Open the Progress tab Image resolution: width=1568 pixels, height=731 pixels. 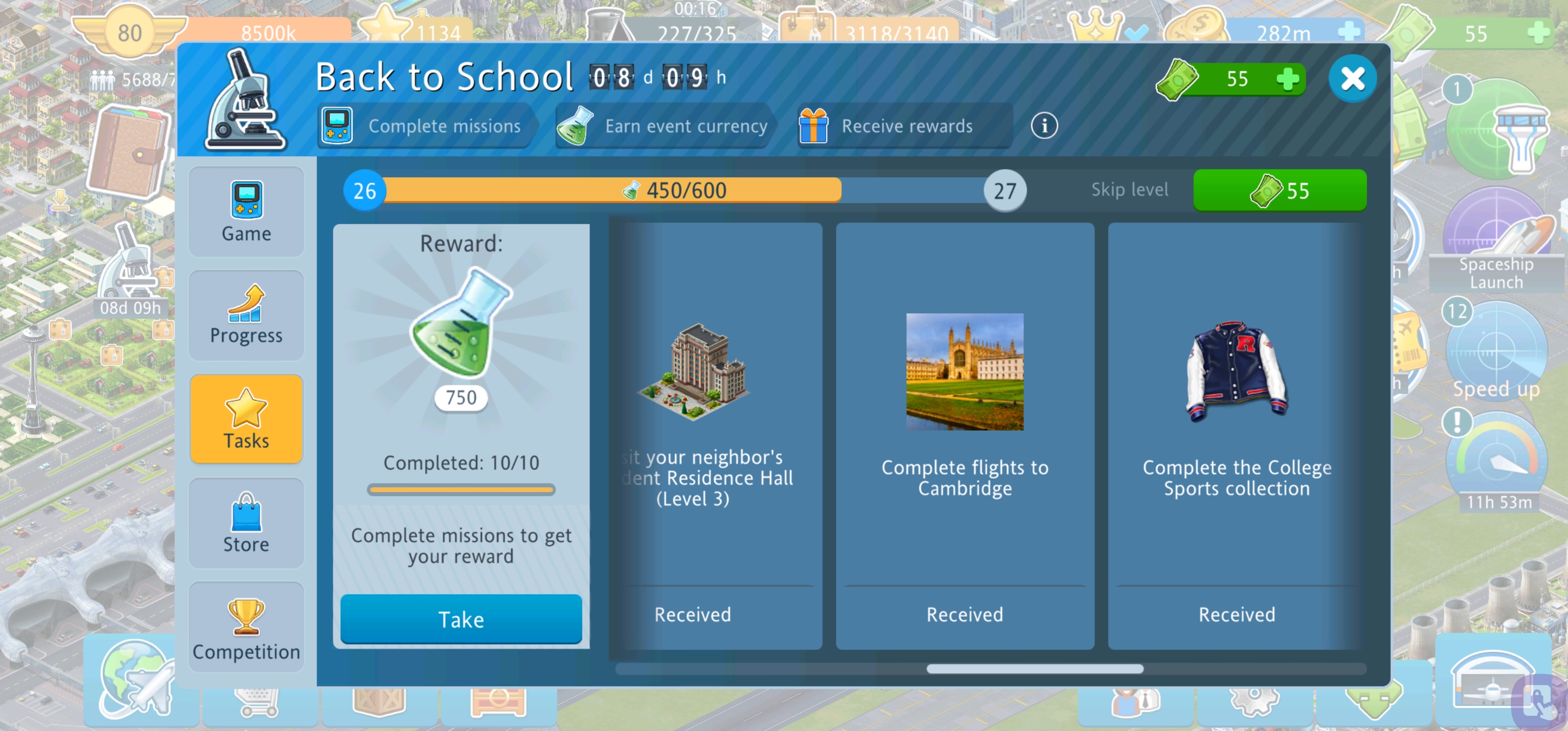pyautogui.click(x=246, y=315)
